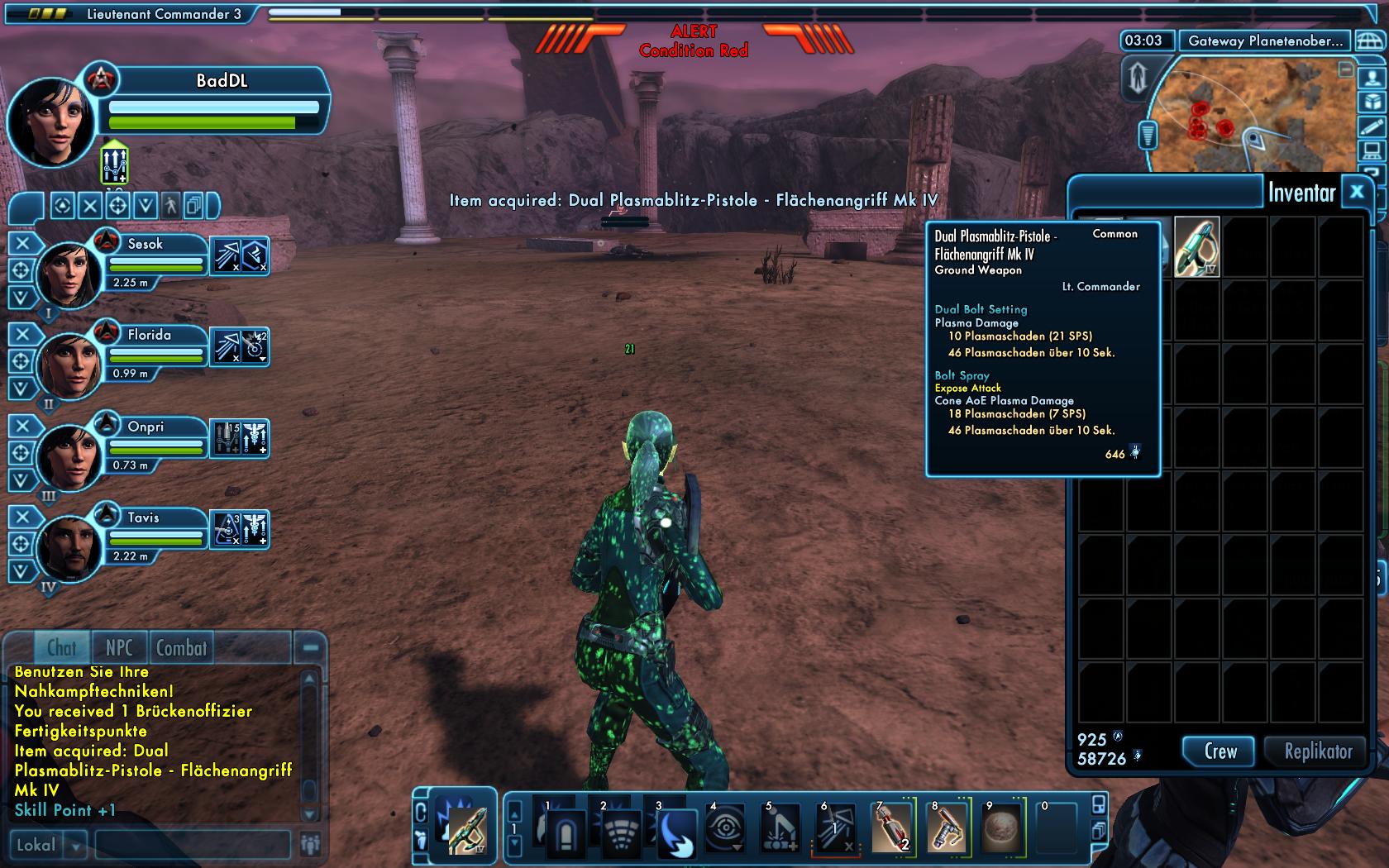Viewport: 1389px width, 868px height.
Task: Switch to the NPC chat tab
Action: 119,648
